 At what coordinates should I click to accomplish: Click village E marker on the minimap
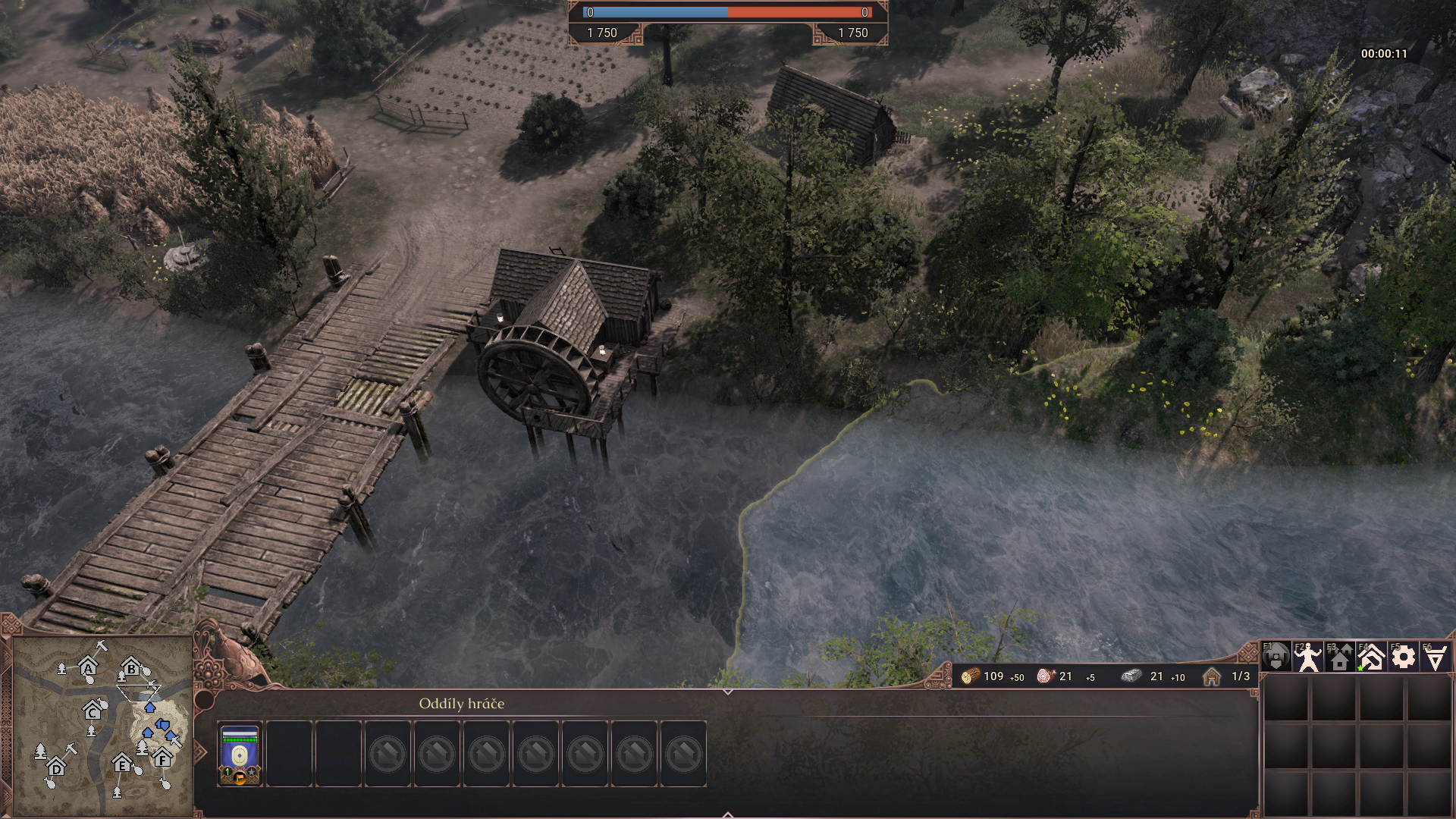(x=122, y=764)
